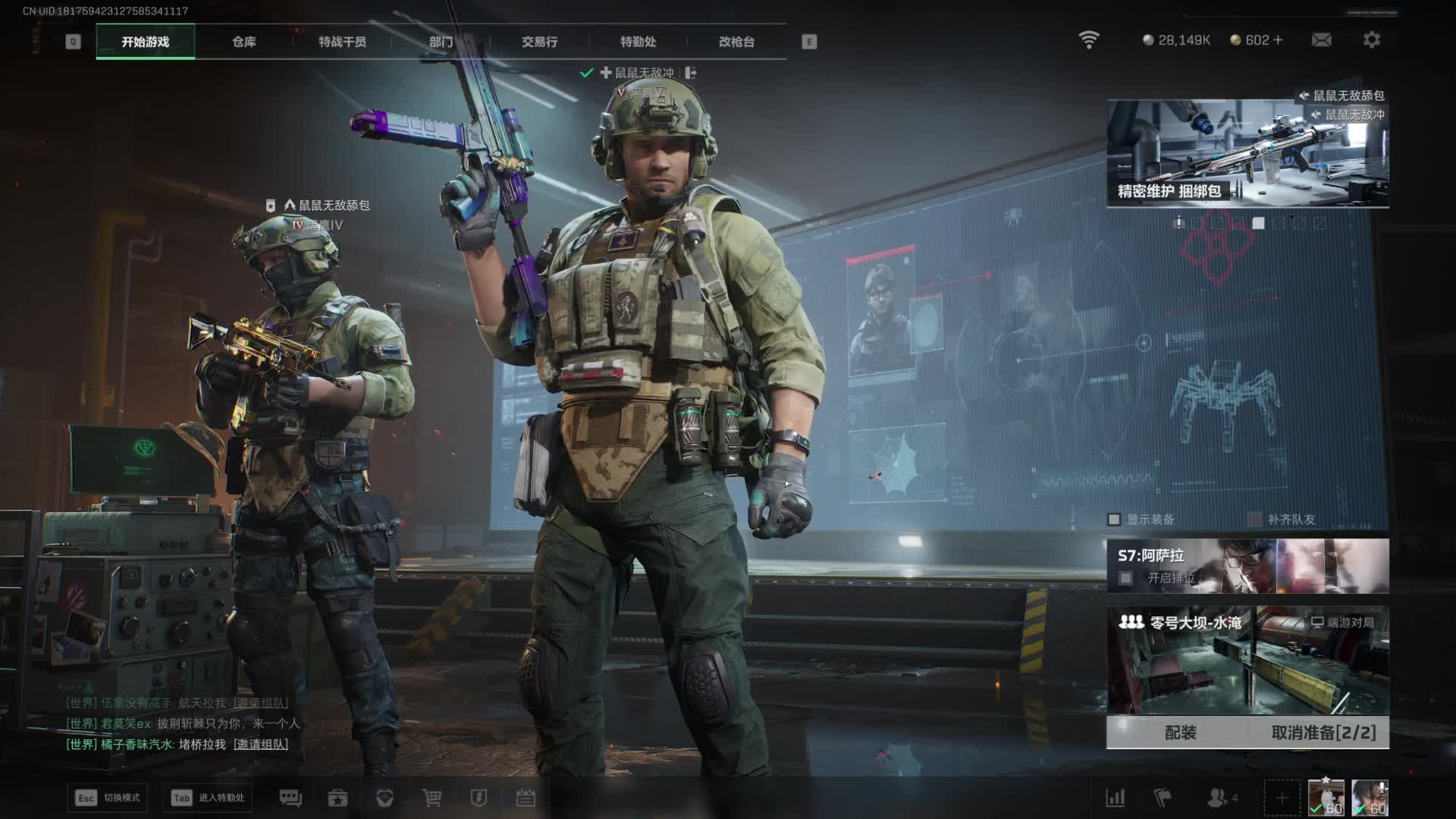Toggle the 显示装备 checkbox
Viewport: 1456px width, 819px height.
click(x=1114, y=519)
